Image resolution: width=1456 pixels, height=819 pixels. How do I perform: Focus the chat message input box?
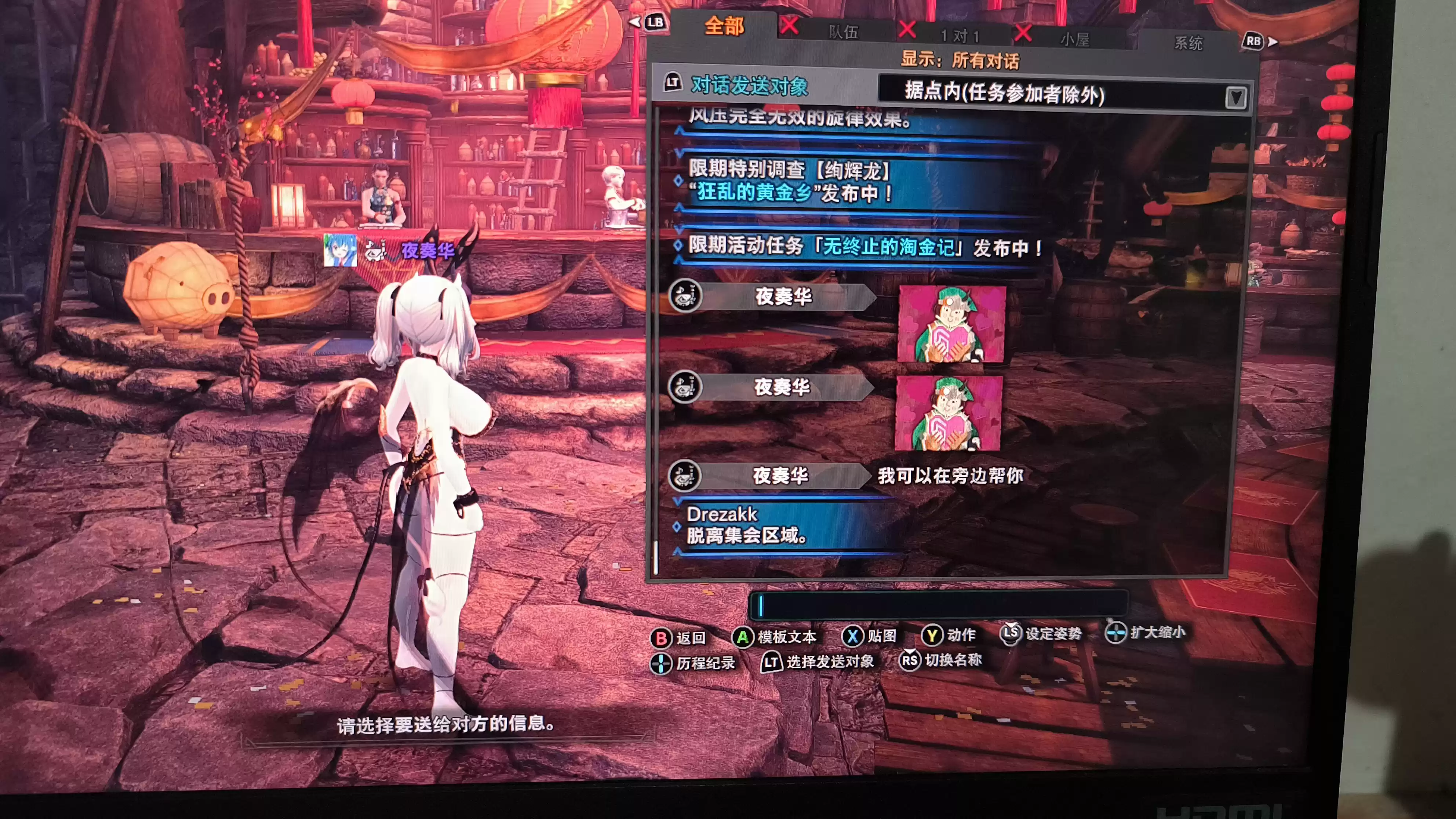[x=938, y=605]
